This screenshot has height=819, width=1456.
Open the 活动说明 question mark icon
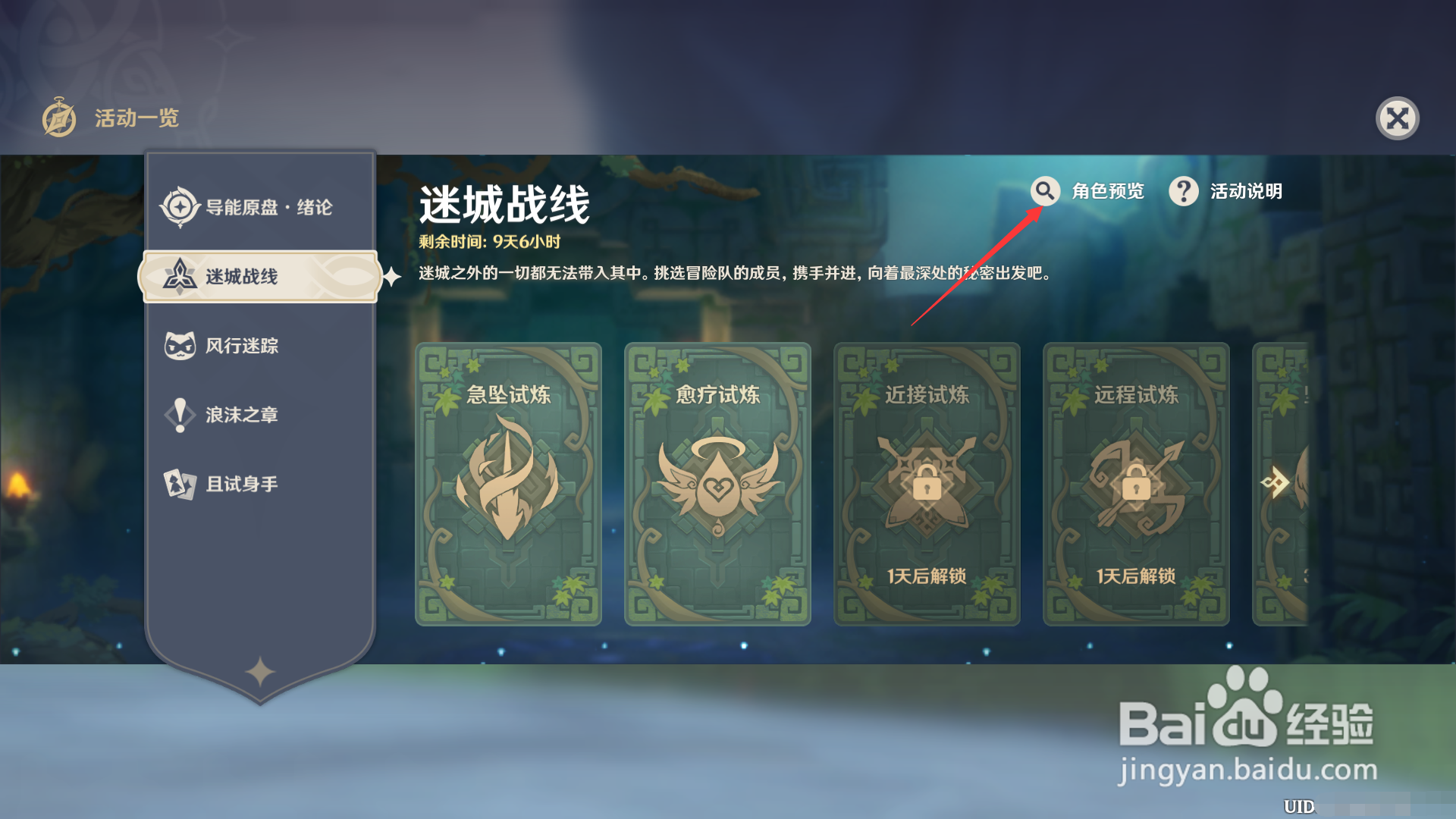click(x=1183, y=192)
